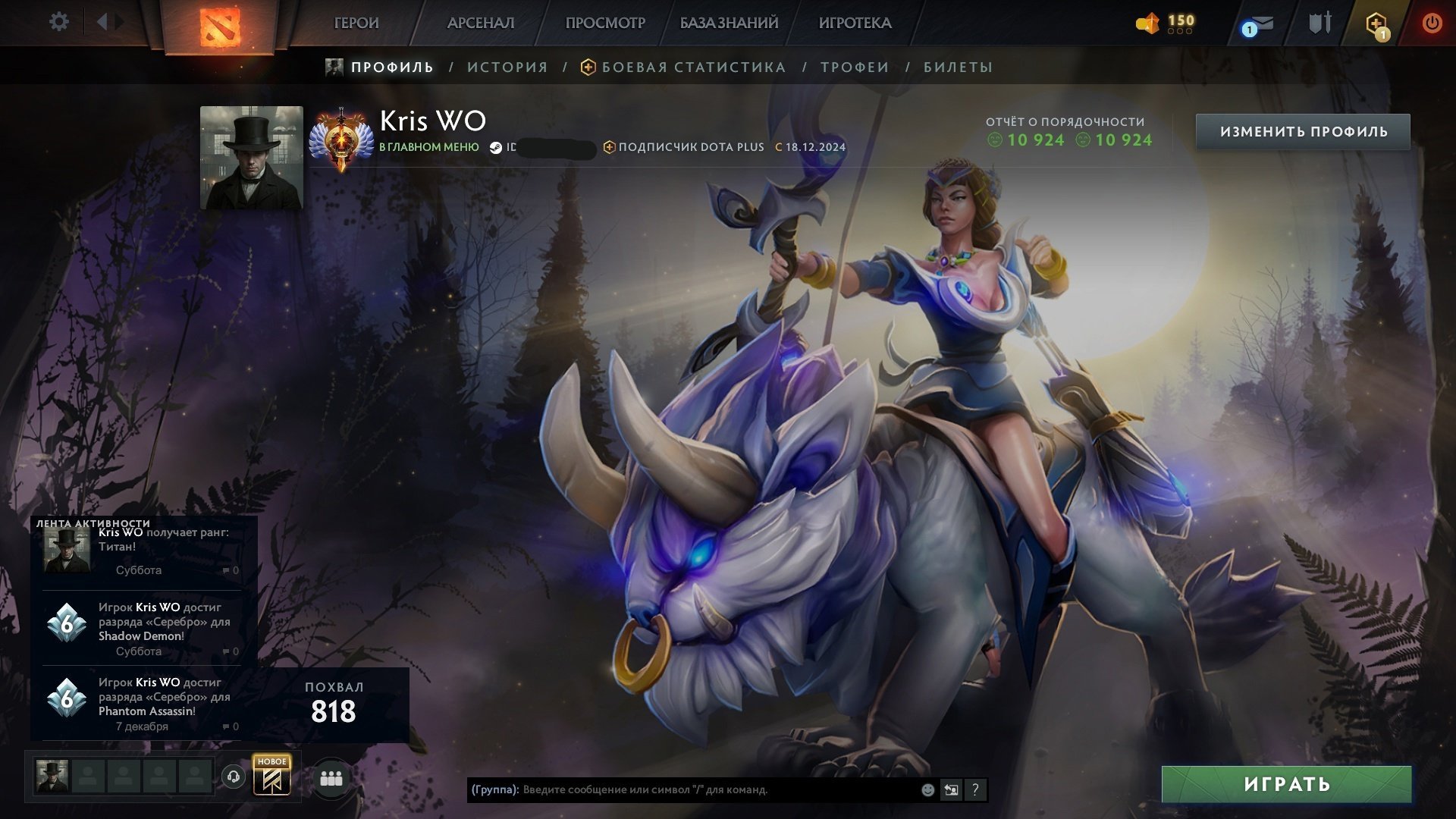The width and height of the screenshot is (1456, 819).
Task: Open the НОВОЕ battle pass reward
Action: pyautogui.click(x=273, y=777)
